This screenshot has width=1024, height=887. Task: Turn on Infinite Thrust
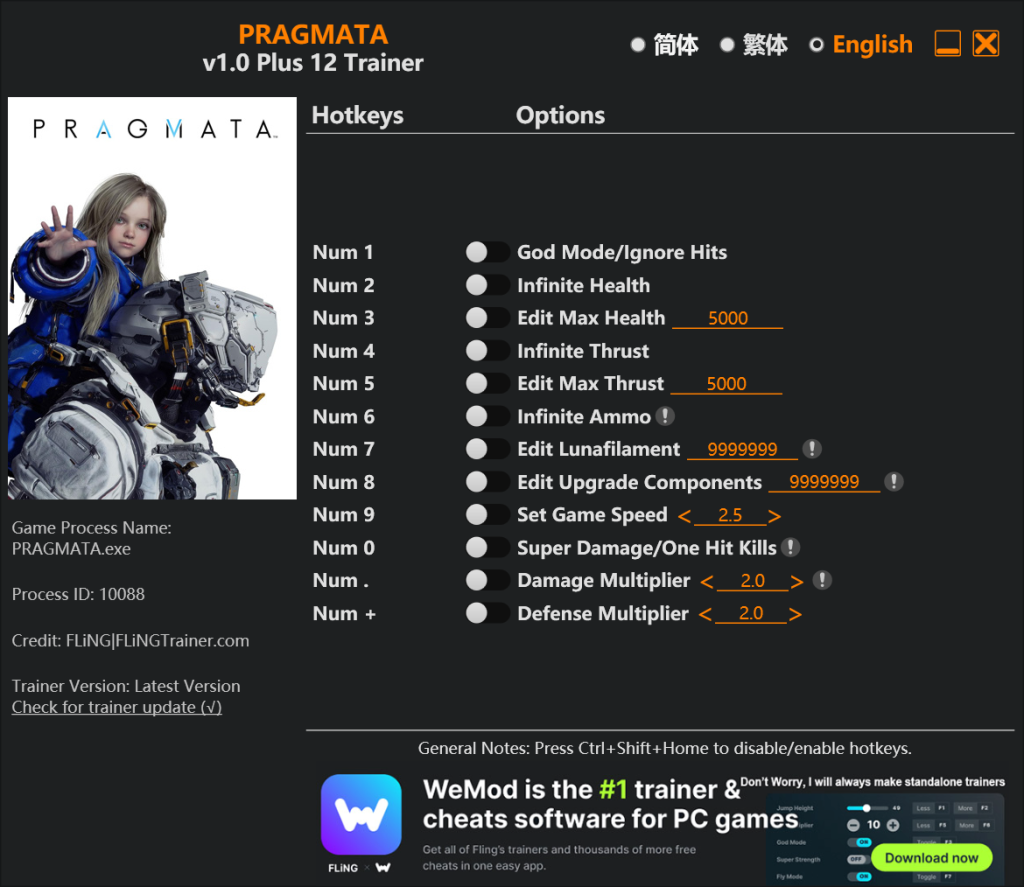[x=487, y=351]
